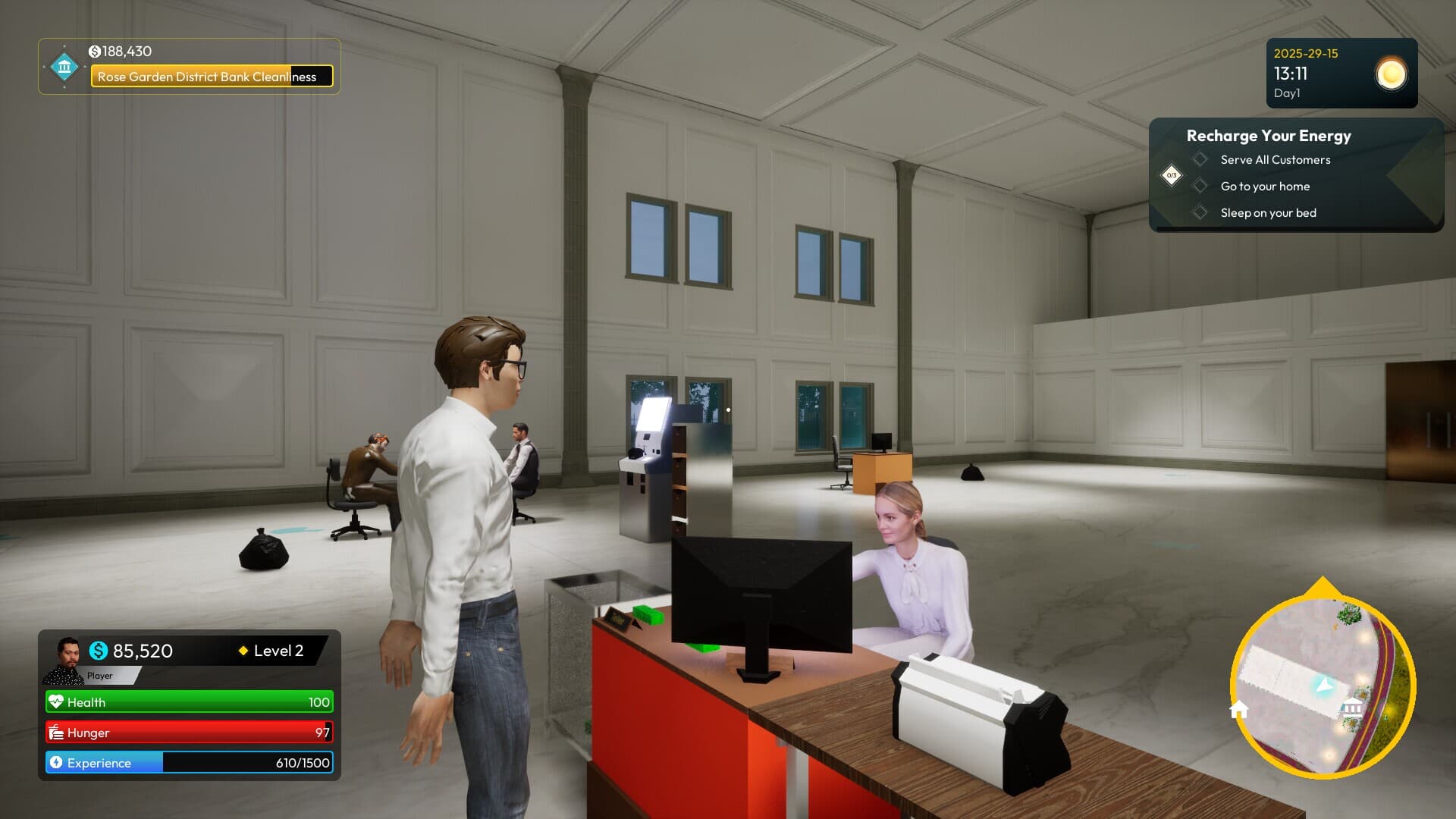Select the dollar icon next to 188,430
This screenshot has width=1456, height=819.
[94, 52]
